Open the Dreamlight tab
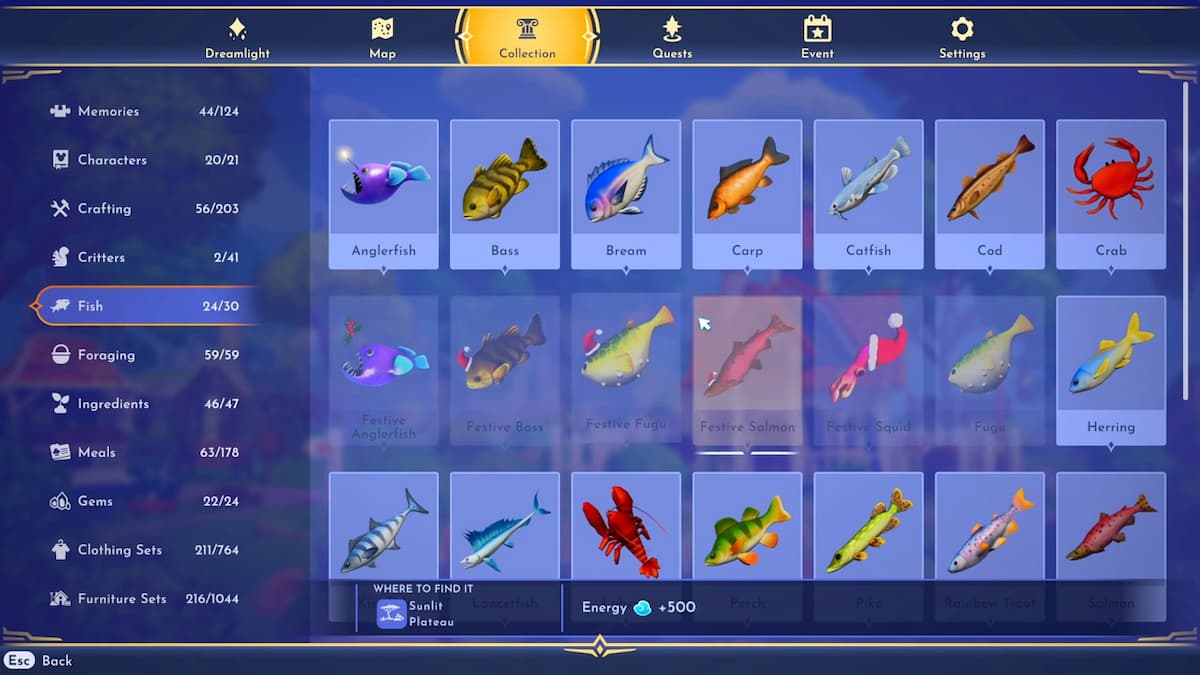Viewport: 1200px width, 675px height. [x=237, y=38]
